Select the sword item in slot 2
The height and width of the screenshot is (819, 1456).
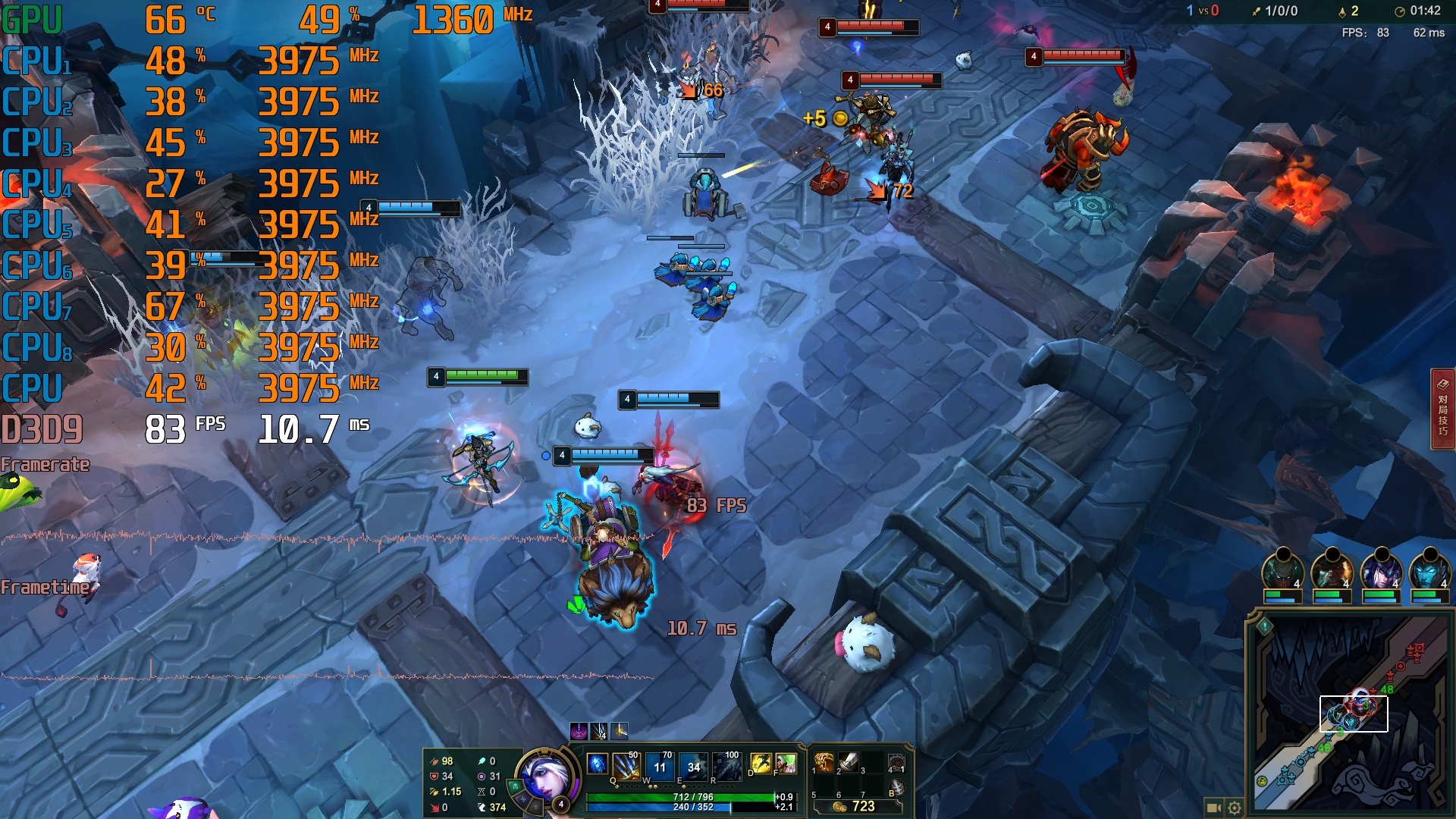pyautogui.click(x=849, y=762)
